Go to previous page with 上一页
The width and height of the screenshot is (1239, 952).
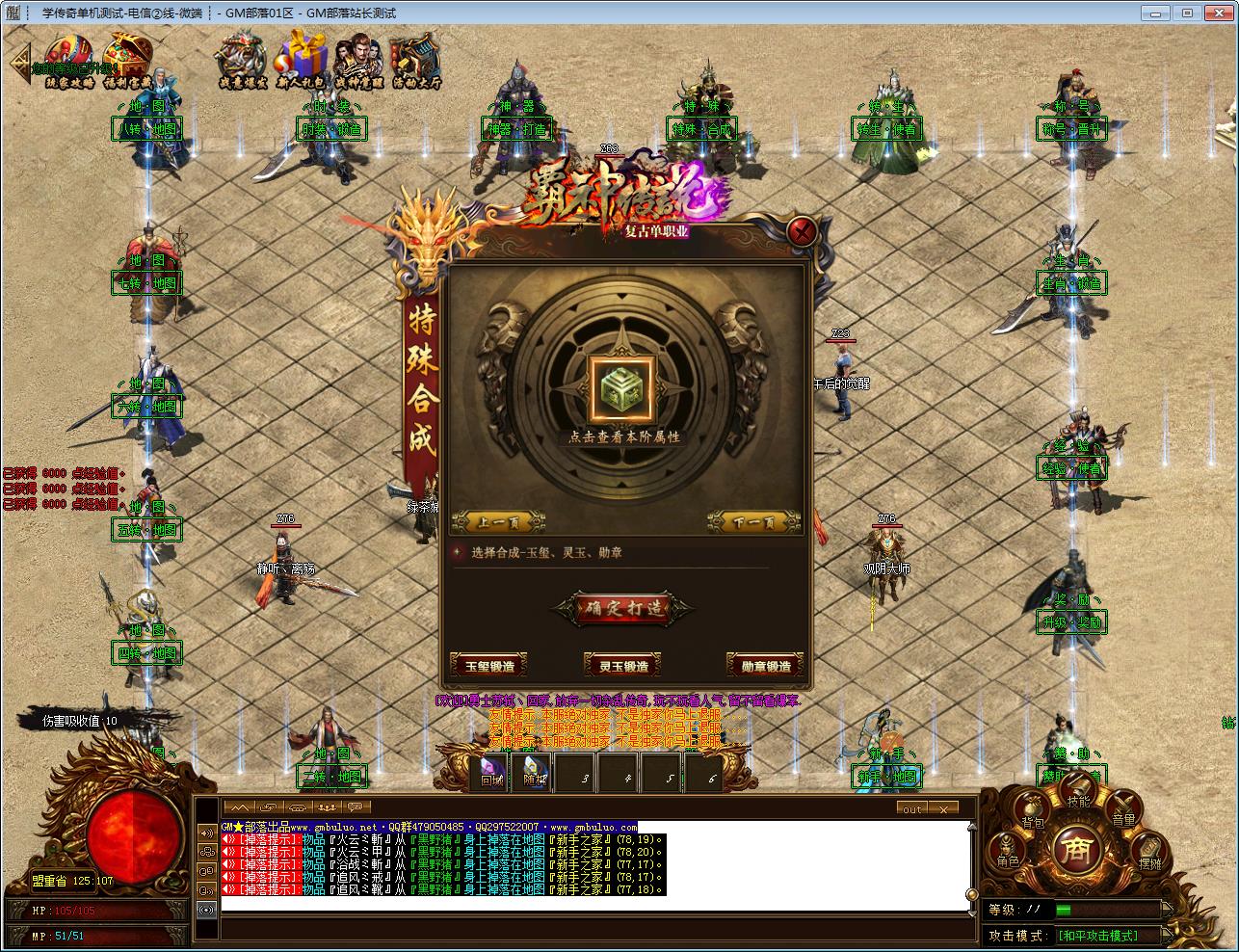[x=497, y=523]
